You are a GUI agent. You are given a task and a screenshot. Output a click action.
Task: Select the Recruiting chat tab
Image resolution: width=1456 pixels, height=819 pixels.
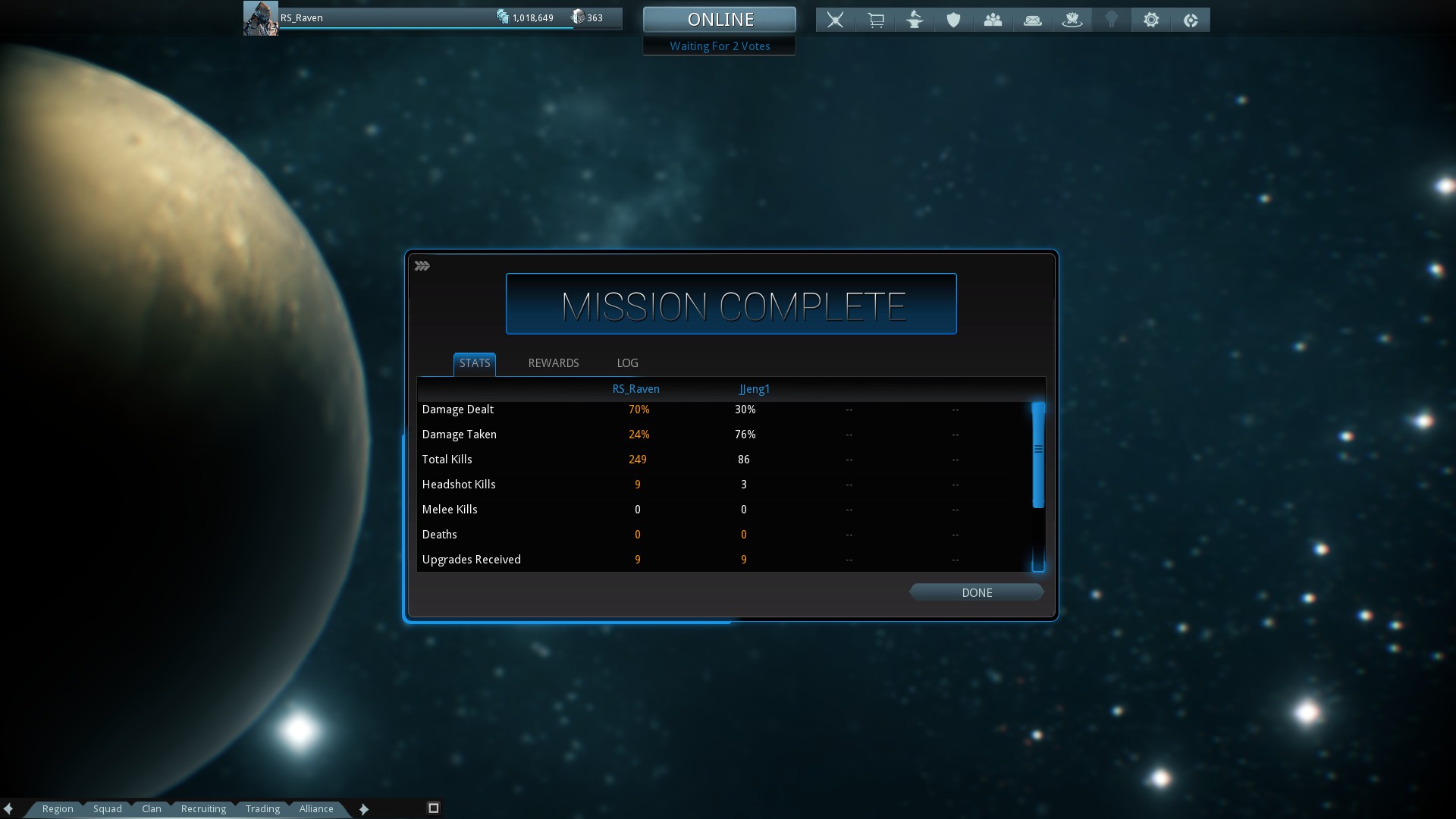[203, 808]
